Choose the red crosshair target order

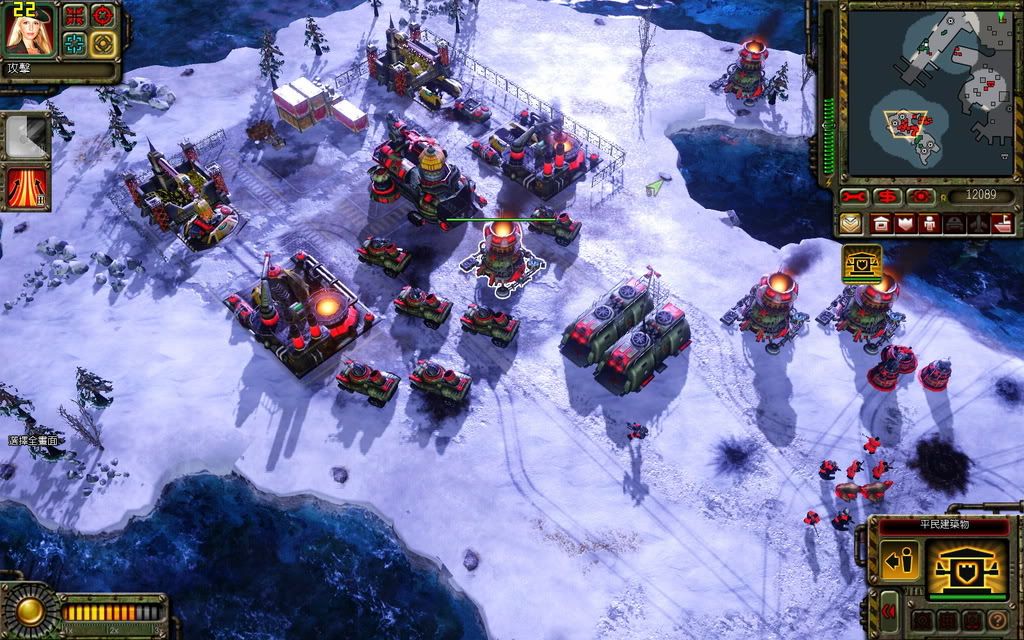pos(102,15)
